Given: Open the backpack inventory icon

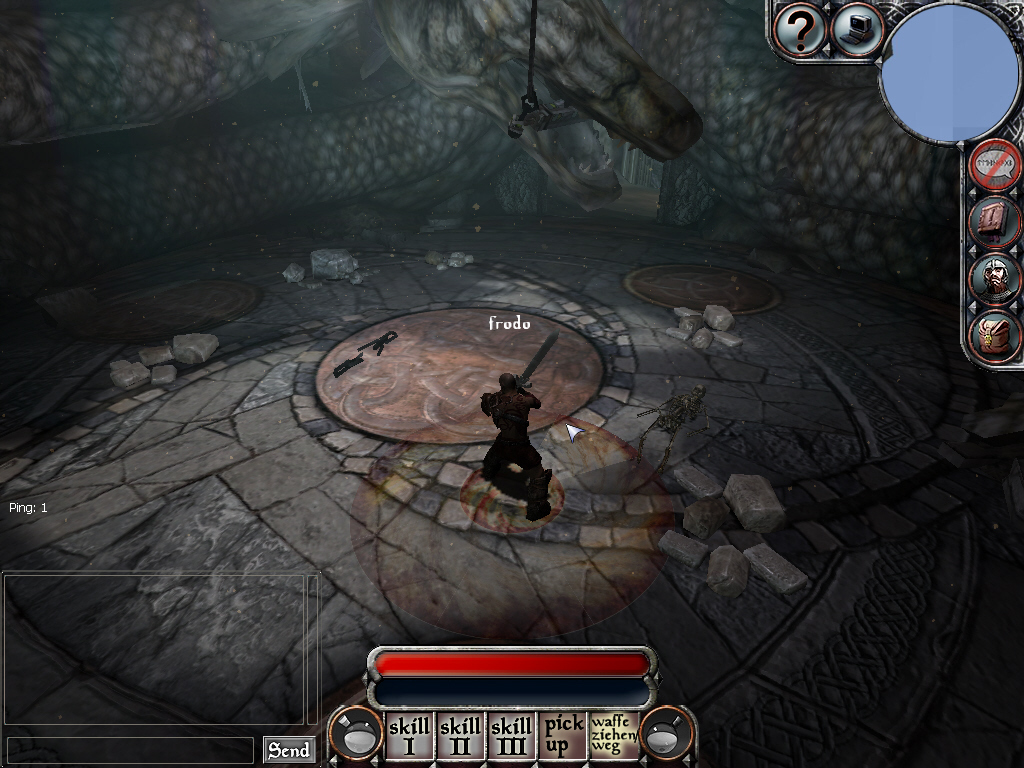Looking at the screenshot, I should (x=995, y=335).
